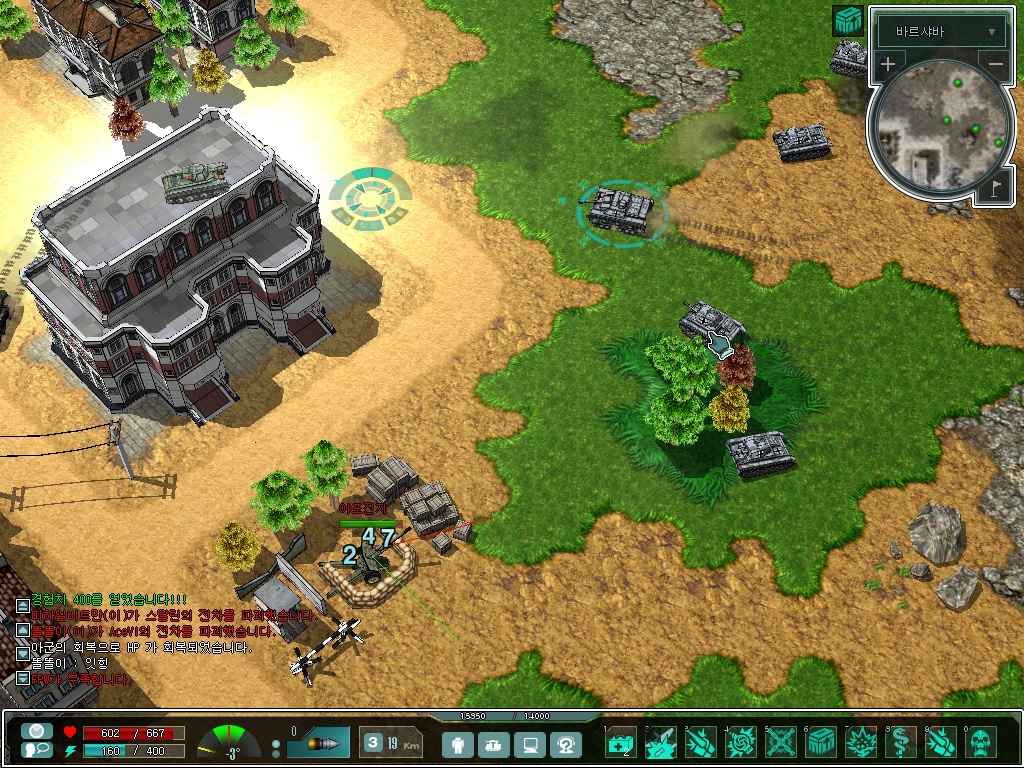Select the crossed barricade skill in slot 5

[x=781, y=743]
